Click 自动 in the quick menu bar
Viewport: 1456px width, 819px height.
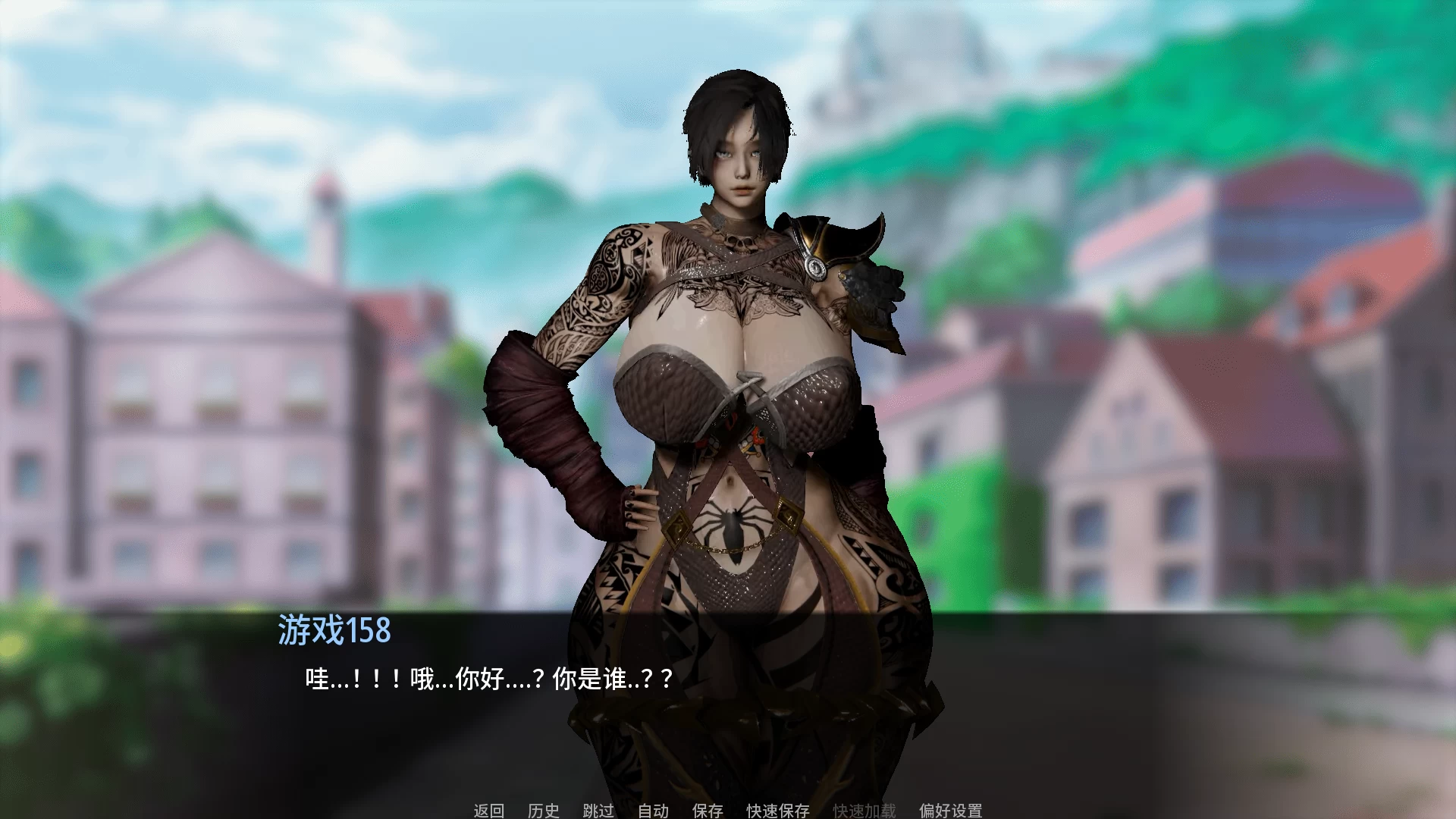[x=653, y=811]
